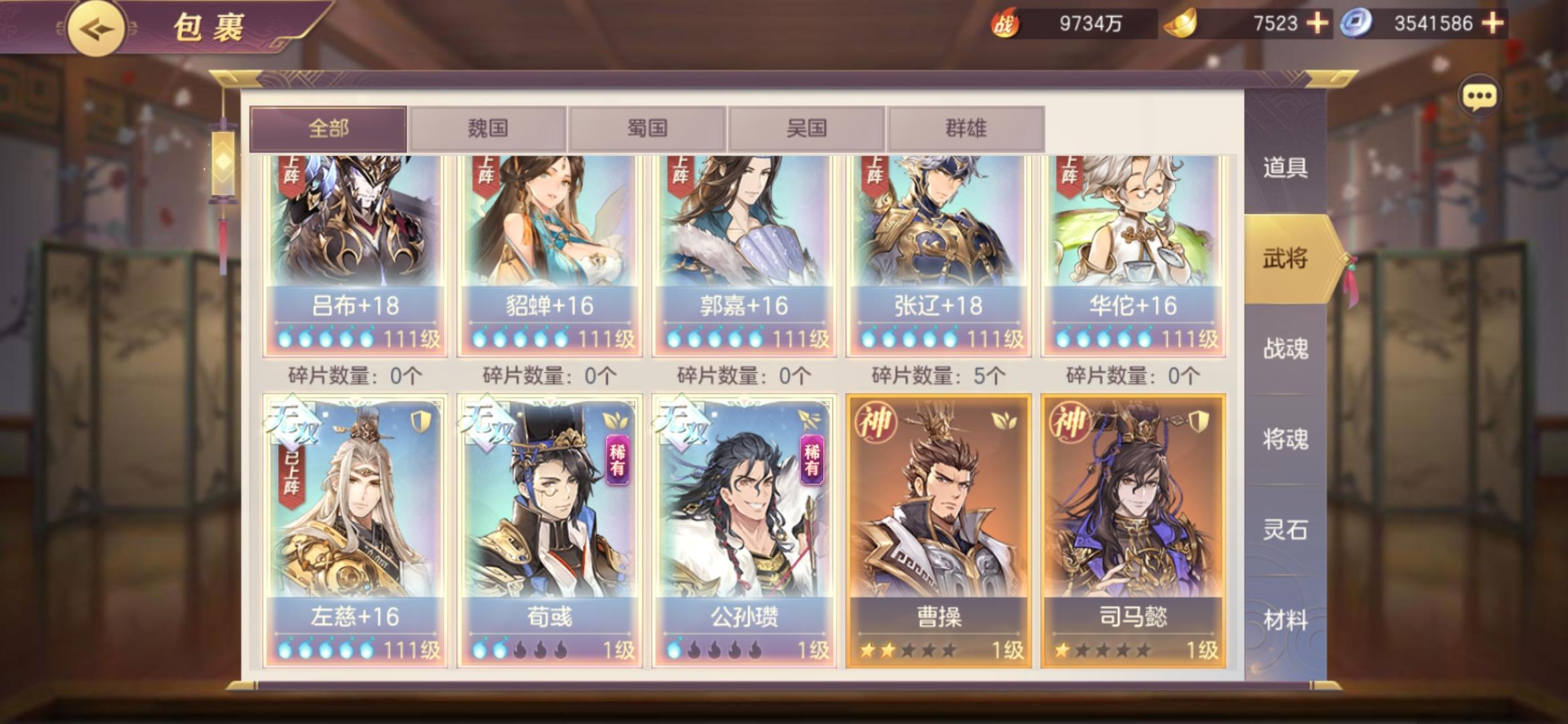The height and width of the screenshot is (724, 1568).
Task: Filter heroes by 吴国
Action: (x=806, y=128)
